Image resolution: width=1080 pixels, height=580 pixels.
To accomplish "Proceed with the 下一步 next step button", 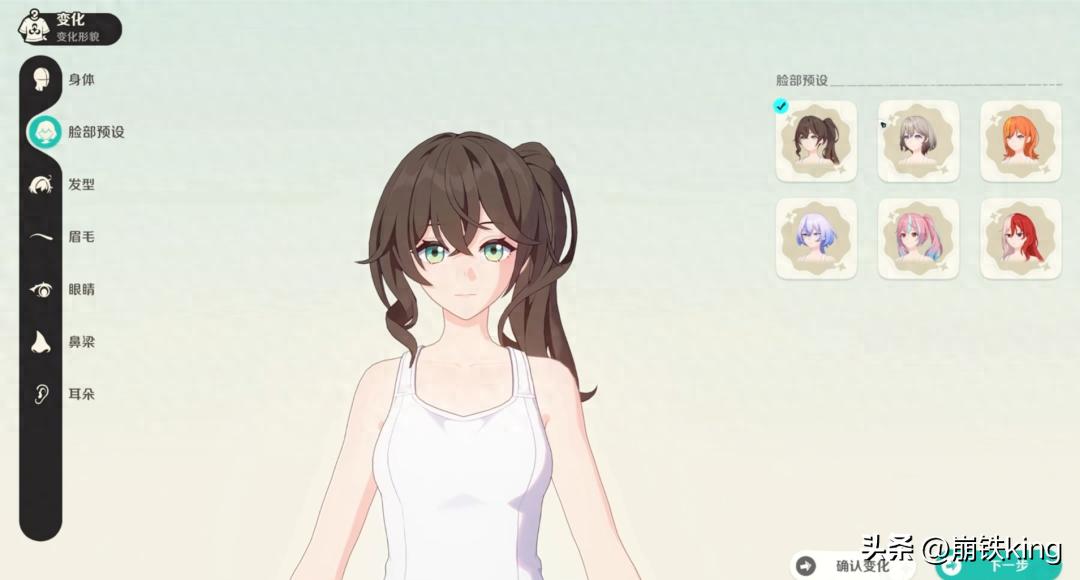I will tap(1000, 567).
